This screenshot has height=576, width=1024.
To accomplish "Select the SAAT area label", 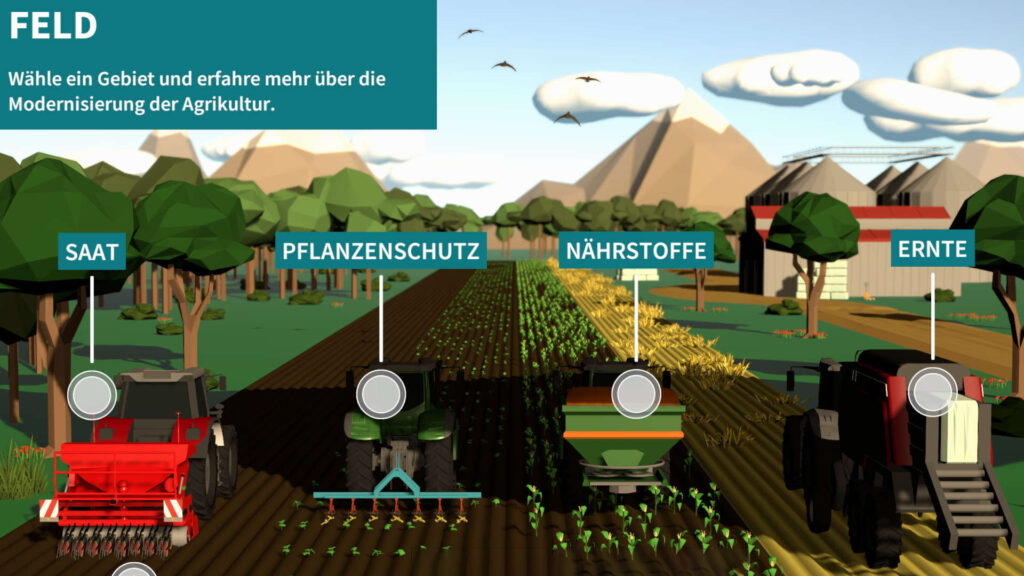I will (92, 251).
